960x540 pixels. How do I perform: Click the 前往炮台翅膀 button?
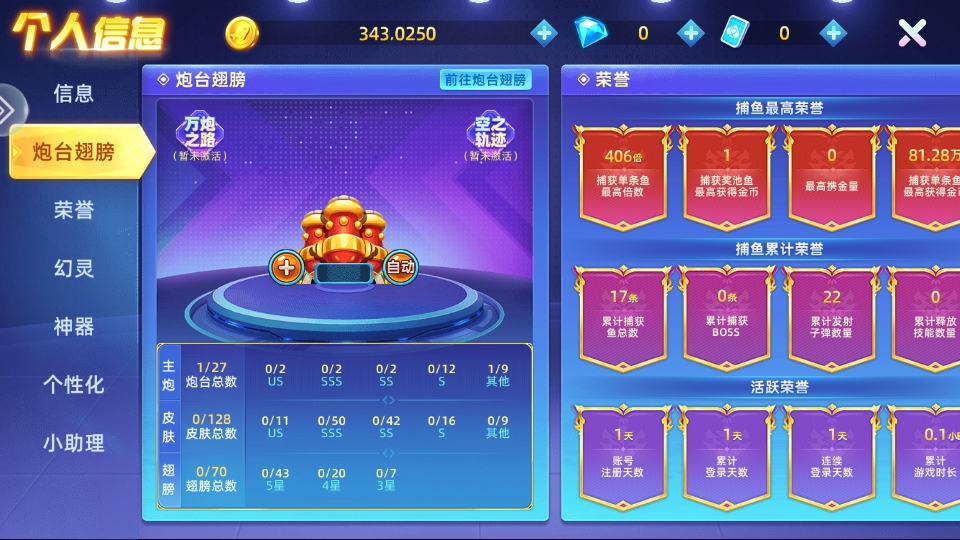coord(485,80)
